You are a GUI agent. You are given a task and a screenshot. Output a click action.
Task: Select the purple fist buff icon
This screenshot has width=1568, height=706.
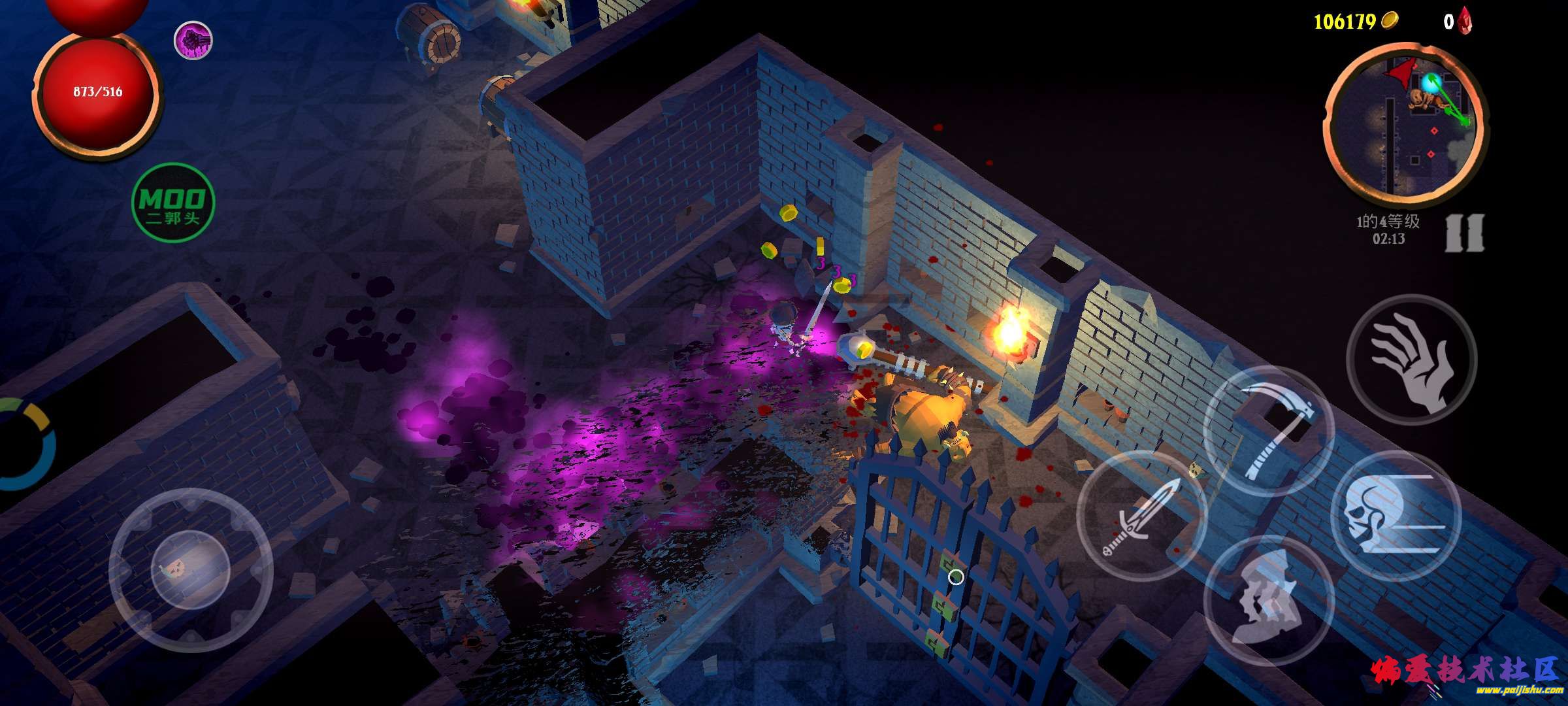[193, 41]
